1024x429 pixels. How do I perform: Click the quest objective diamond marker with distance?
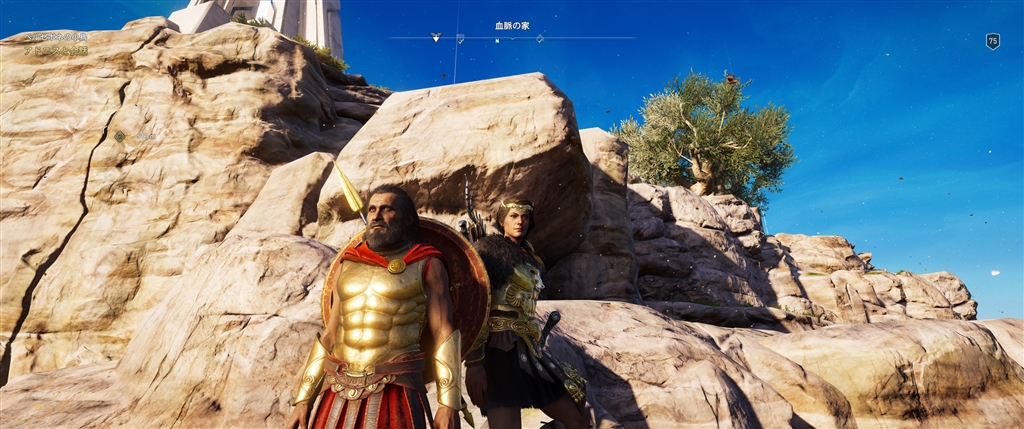[120, 136]
